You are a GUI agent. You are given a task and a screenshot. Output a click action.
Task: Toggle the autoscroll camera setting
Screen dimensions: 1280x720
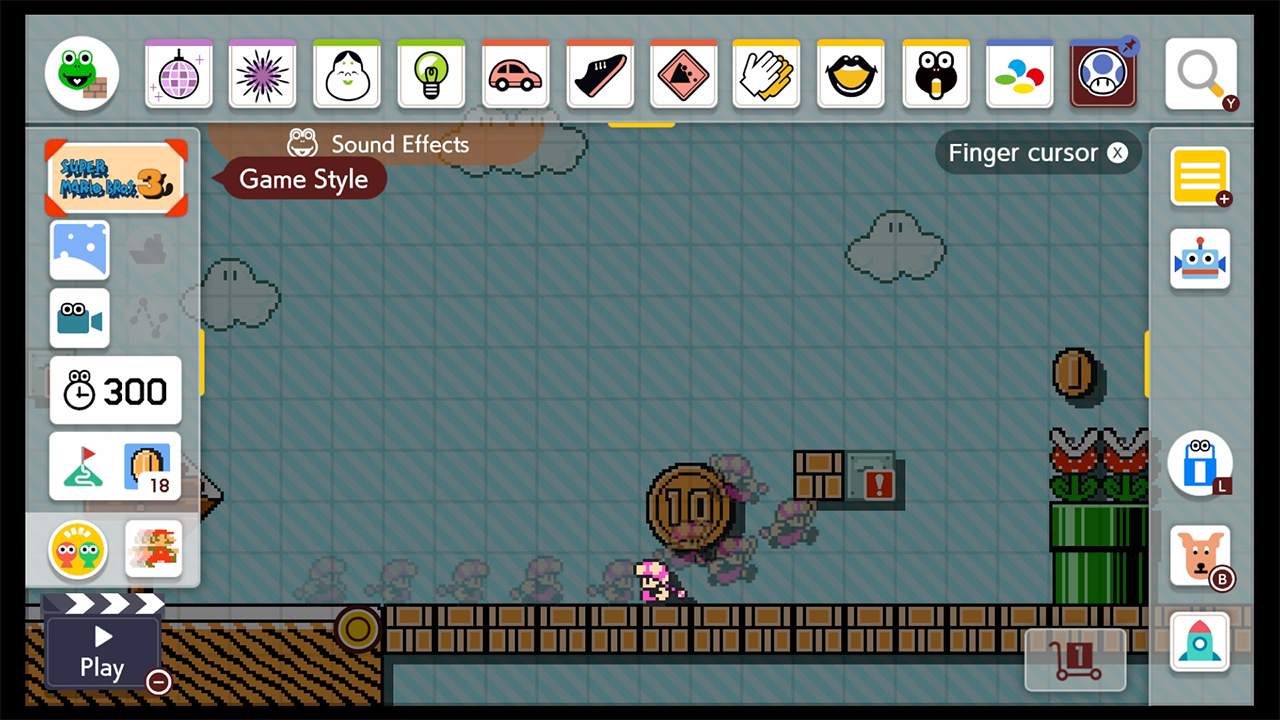79,318
